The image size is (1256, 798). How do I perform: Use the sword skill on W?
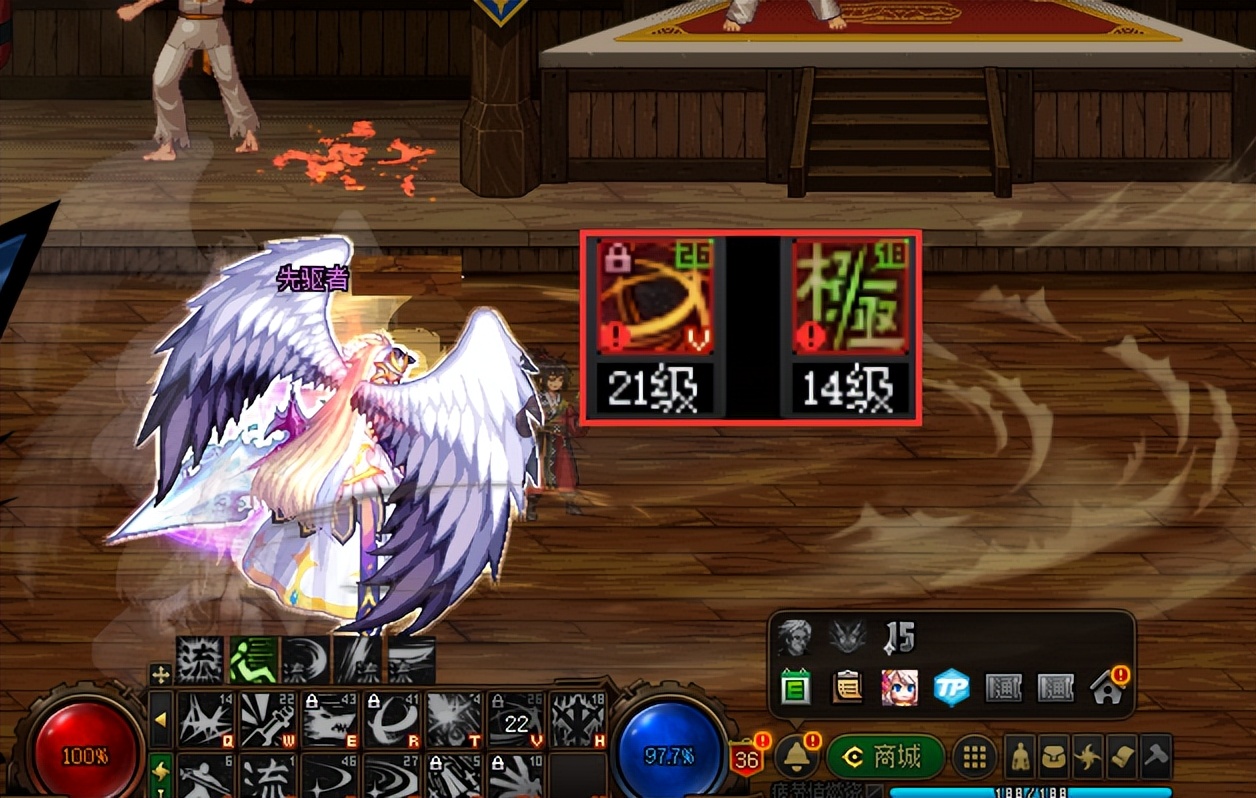click(x=267, y=719)
